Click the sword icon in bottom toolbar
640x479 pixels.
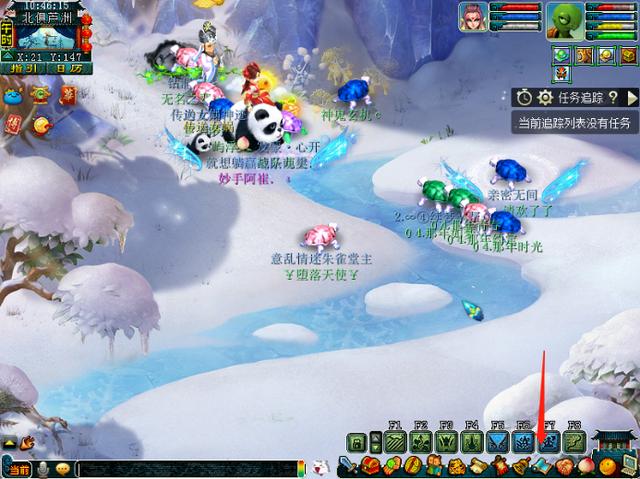[x=346, y=465]
